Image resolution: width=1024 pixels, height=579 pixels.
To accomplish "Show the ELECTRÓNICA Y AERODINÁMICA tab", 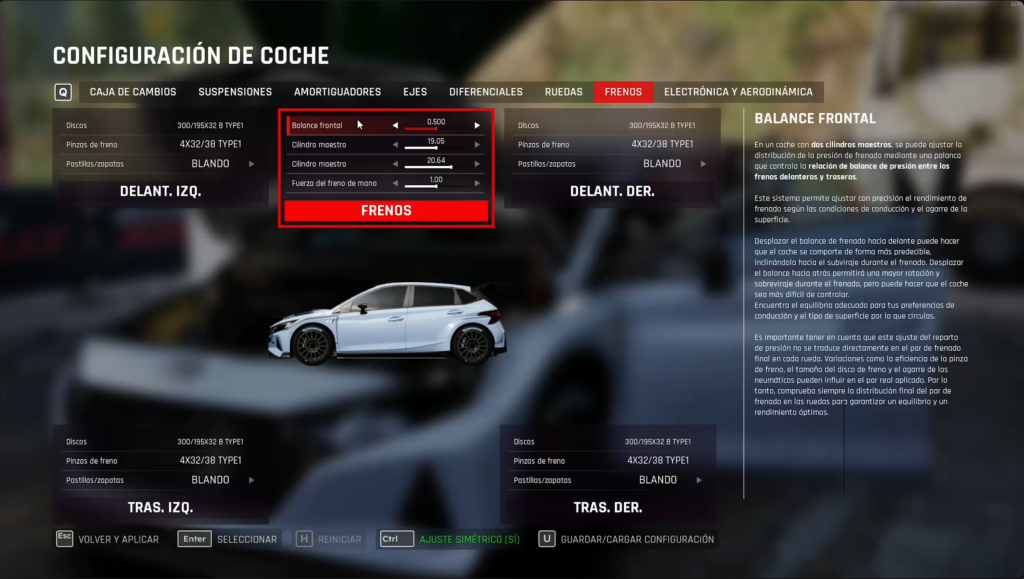I will tap(738, 92).
